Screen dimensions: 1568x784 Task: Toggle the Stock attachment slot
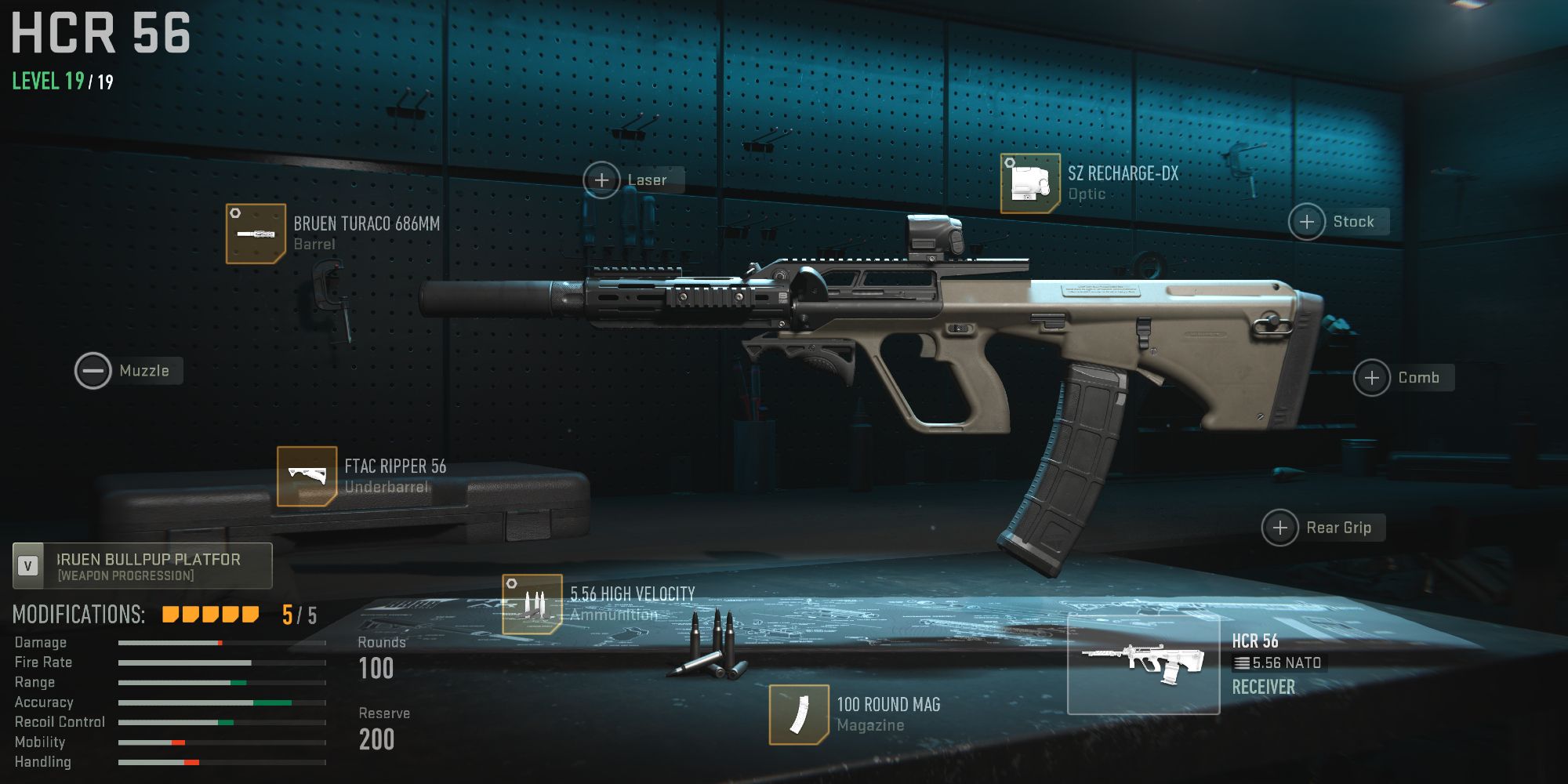tap(1307, 222)
